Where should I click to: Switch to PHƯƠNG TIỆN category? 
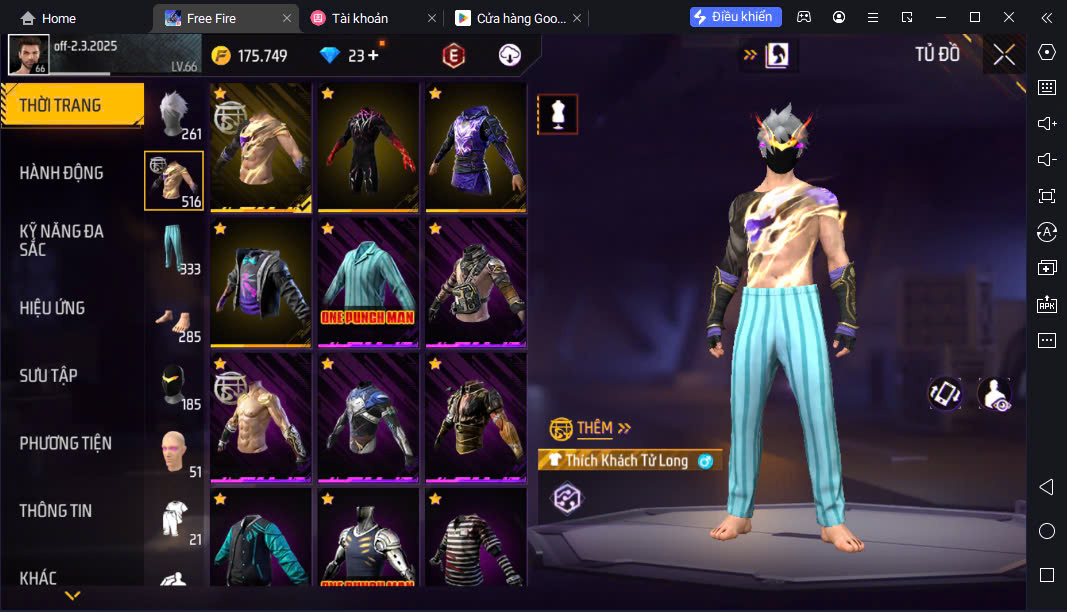point(65,443)
